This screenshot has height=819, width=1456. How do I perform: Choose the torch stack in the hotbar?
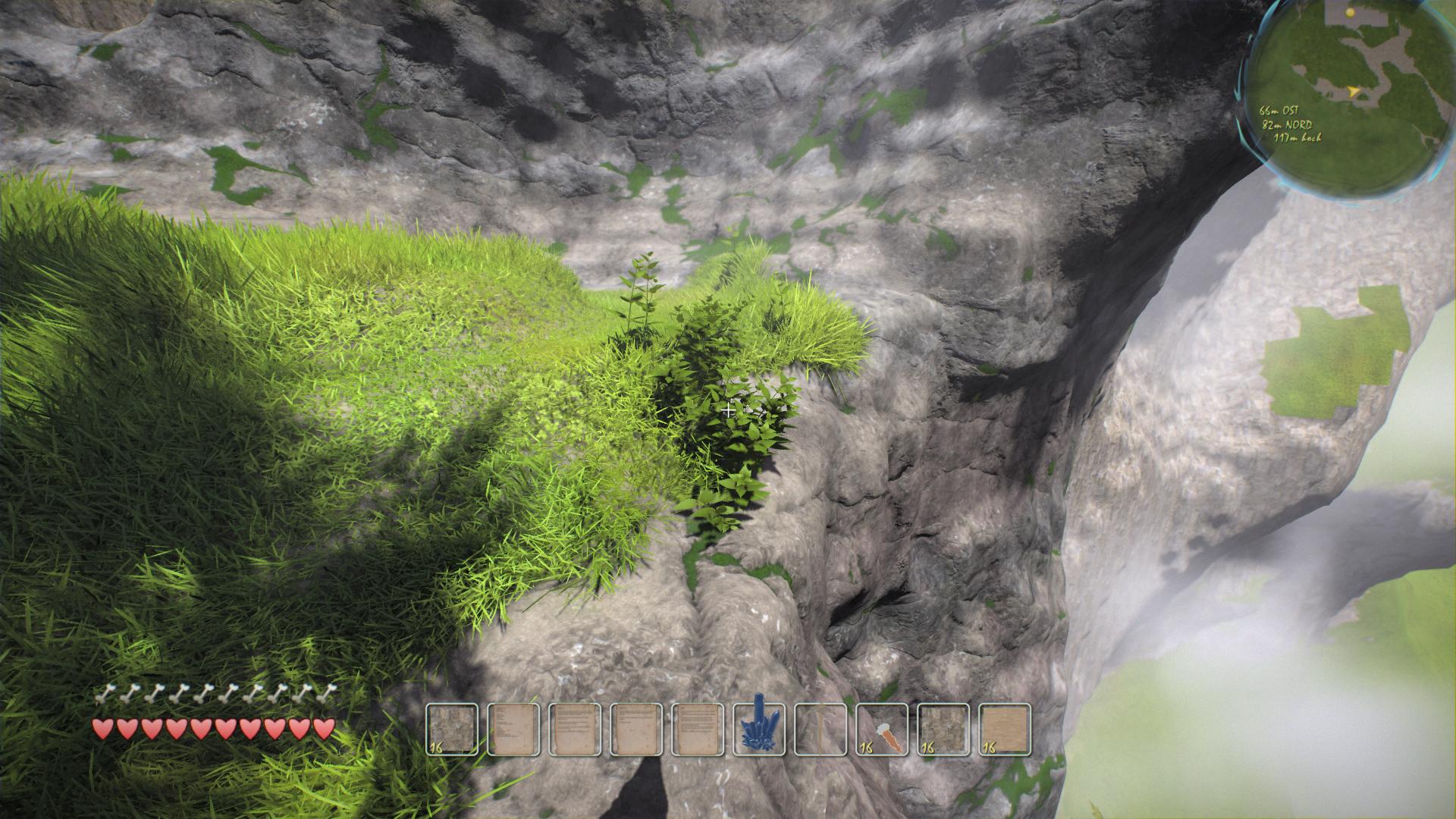882,730
